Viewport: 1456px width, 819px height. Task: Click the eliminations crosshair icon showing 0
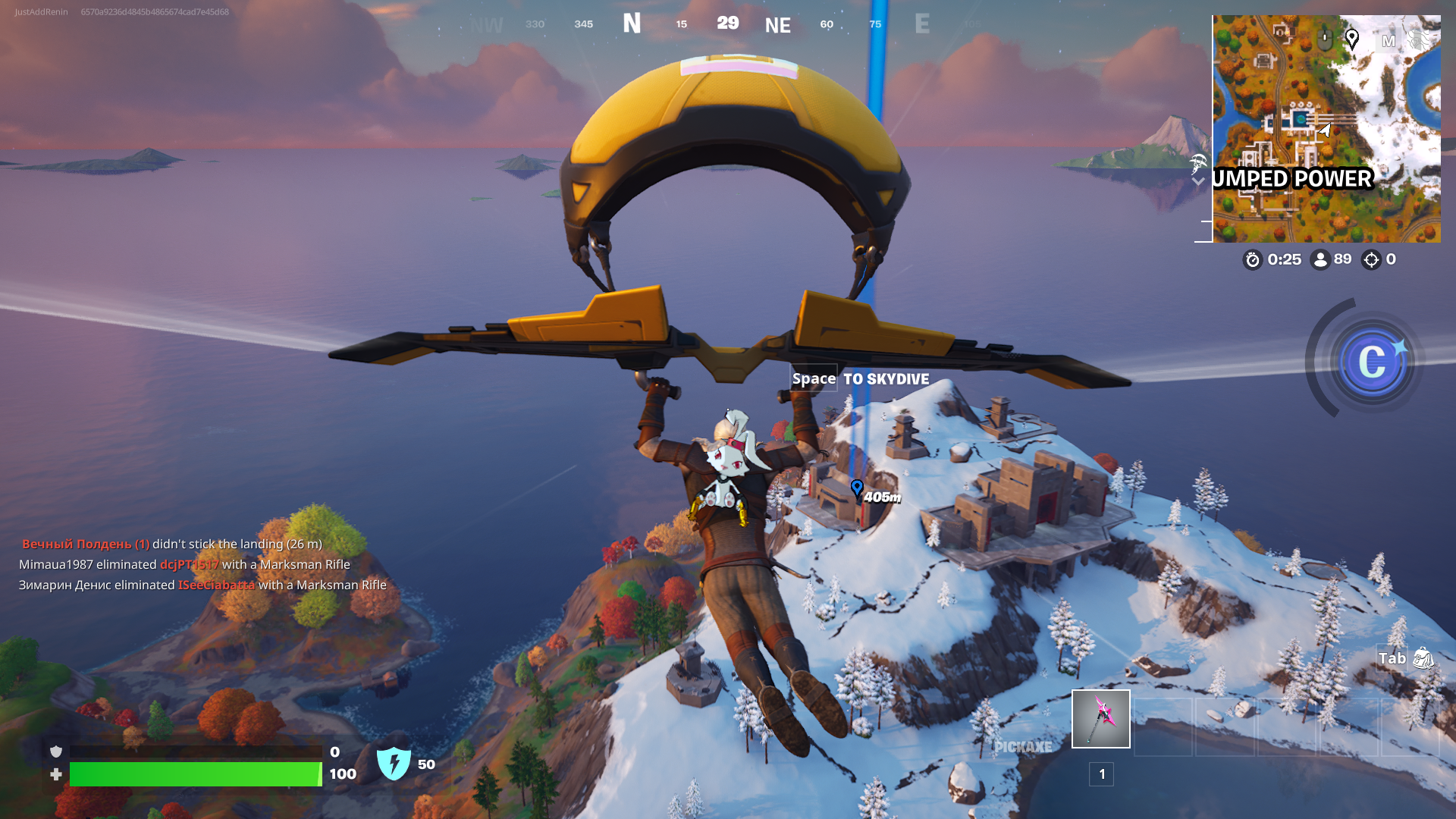(1371, 259)
